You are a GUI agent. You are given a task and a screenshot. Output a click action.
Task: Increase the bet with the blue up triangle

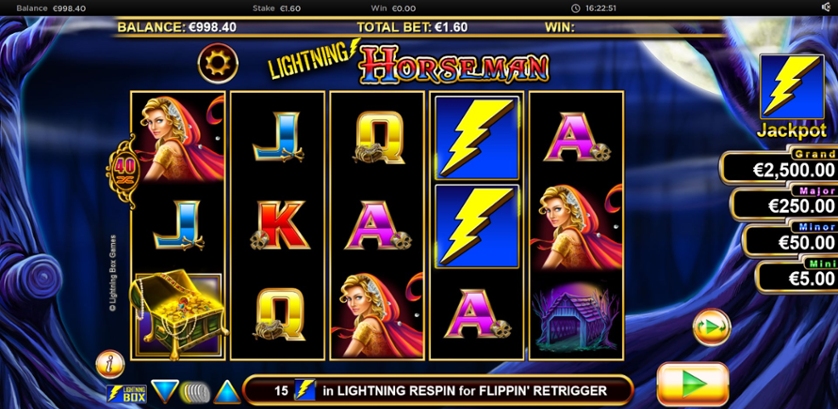227,391
